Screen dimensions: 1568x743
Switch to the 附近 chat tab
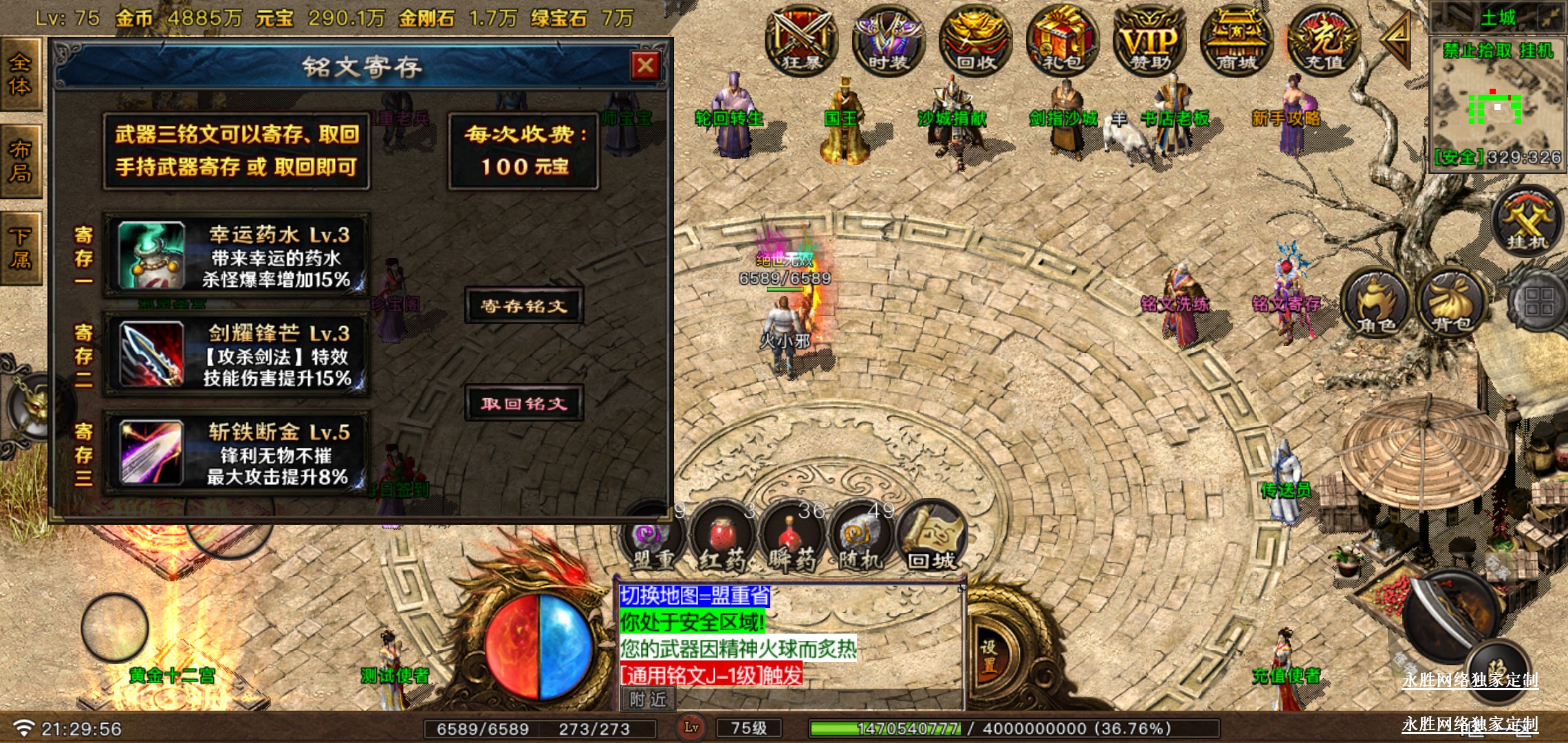click(x=648, y=700)
